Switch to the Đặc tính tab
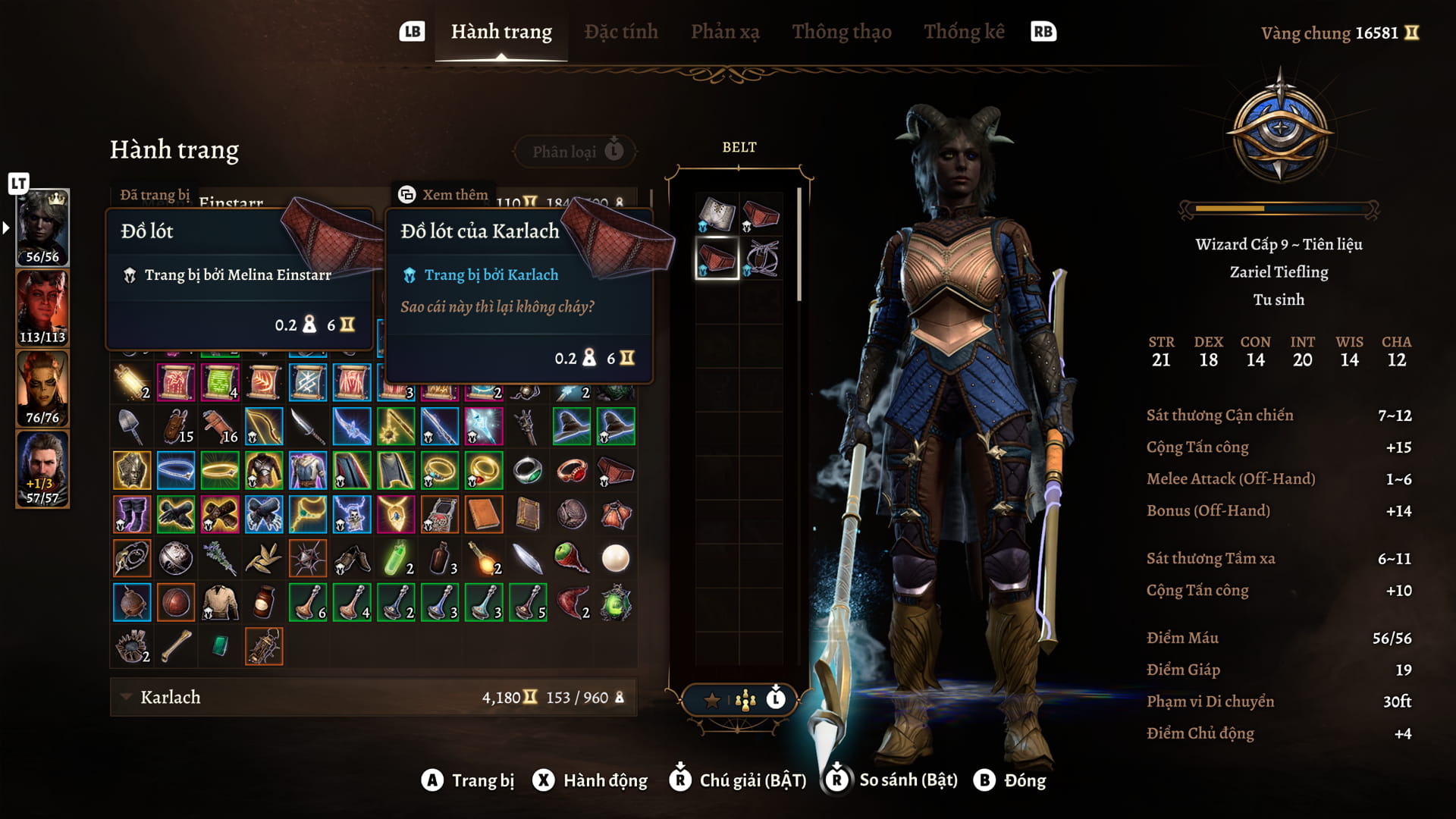 click(620, 32)
